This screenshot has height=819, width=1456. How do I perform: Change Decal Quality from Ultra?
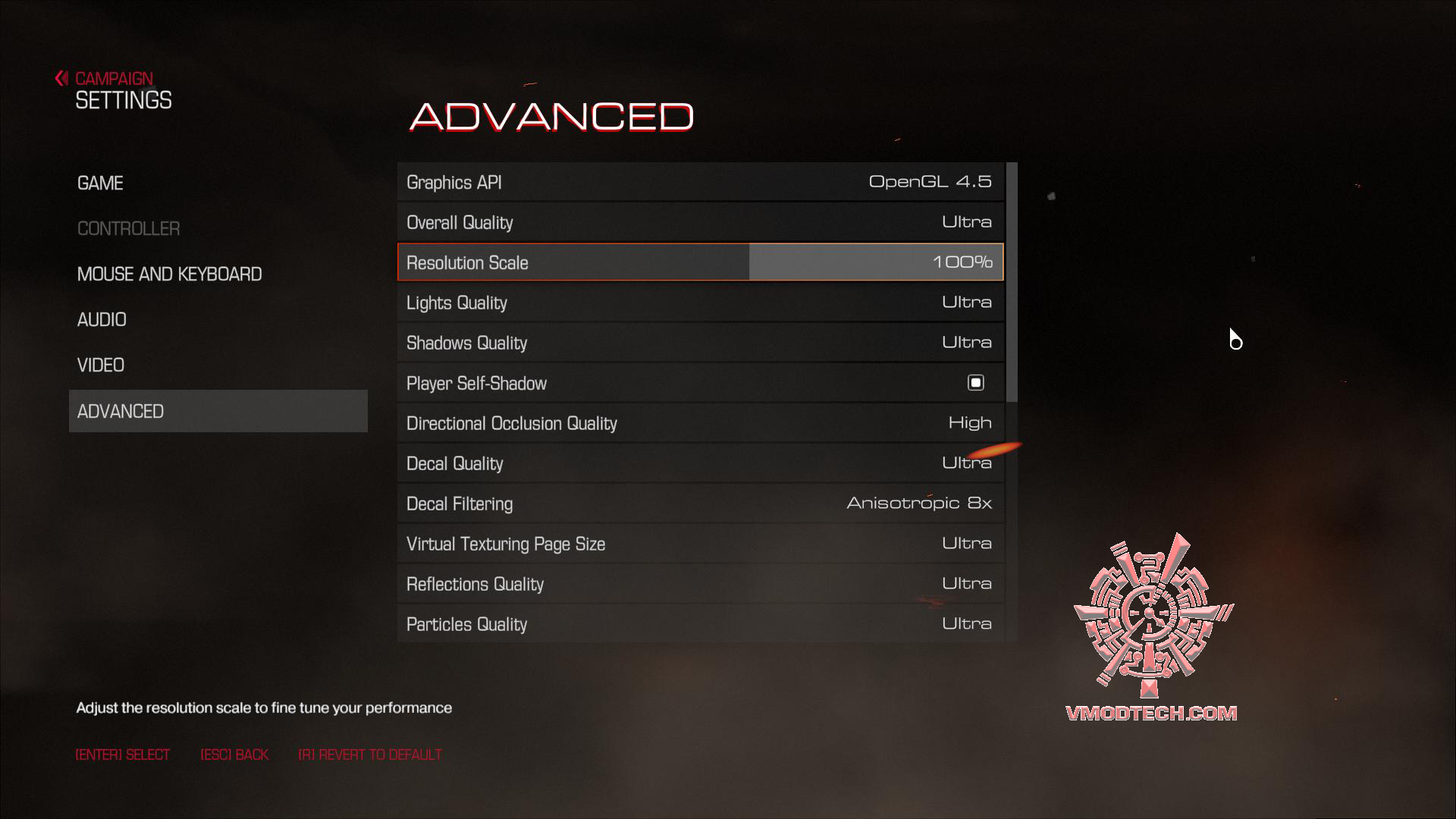coord(698,463)
